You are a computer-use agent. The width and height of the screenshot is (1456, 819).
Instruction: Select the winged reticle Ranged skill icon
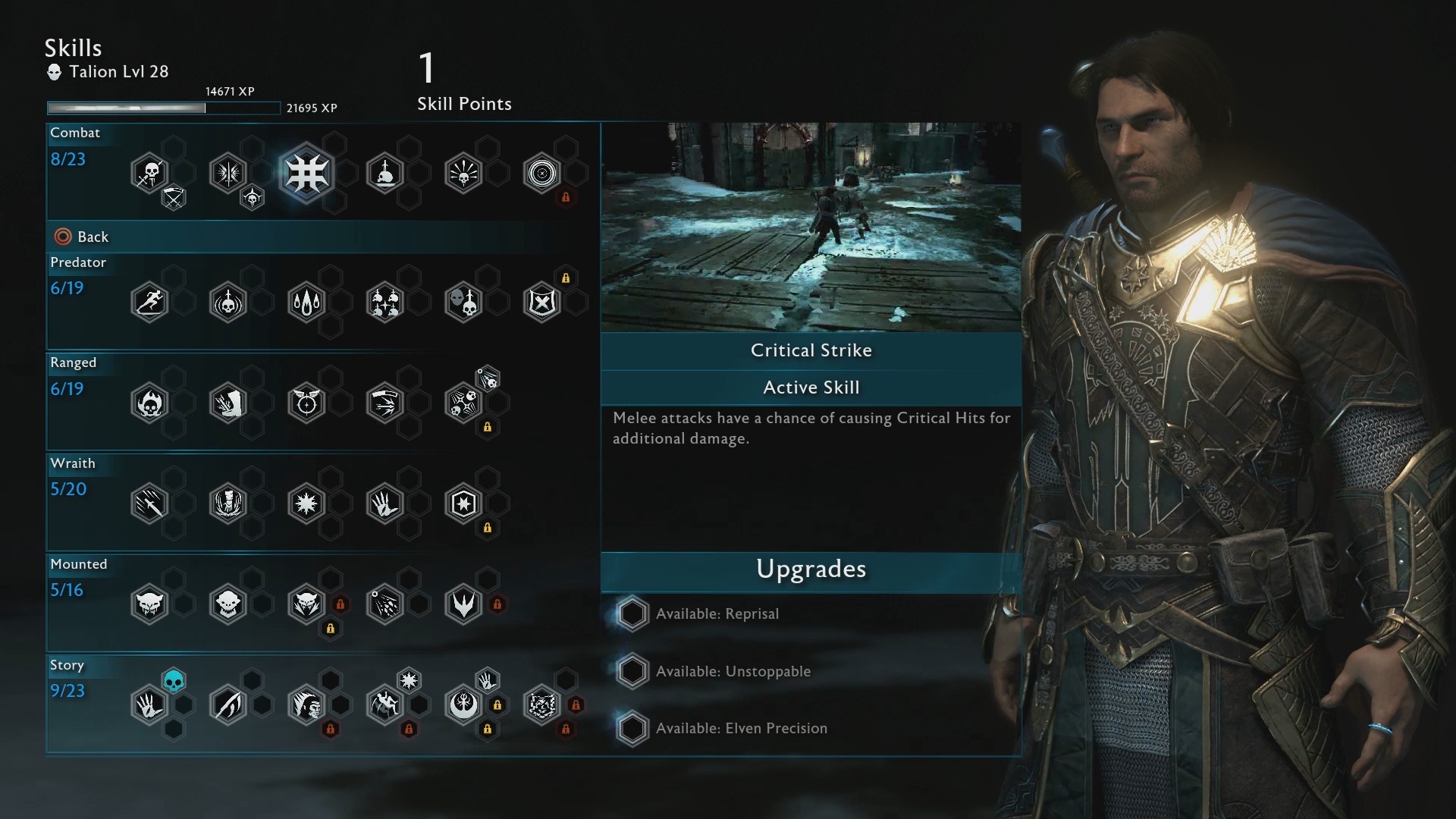(306, 403)
